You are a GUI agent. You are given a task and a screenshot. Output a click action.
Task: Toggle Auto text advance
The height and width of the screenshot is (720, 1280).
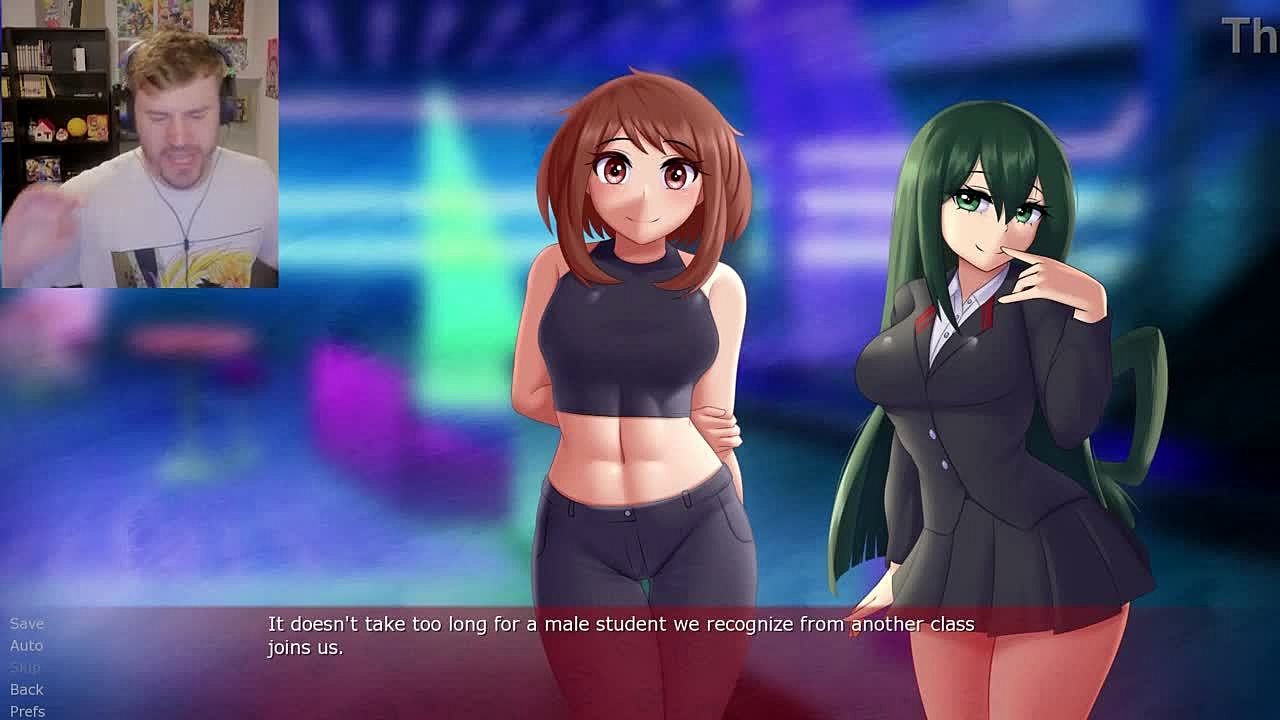coord(26,645)
